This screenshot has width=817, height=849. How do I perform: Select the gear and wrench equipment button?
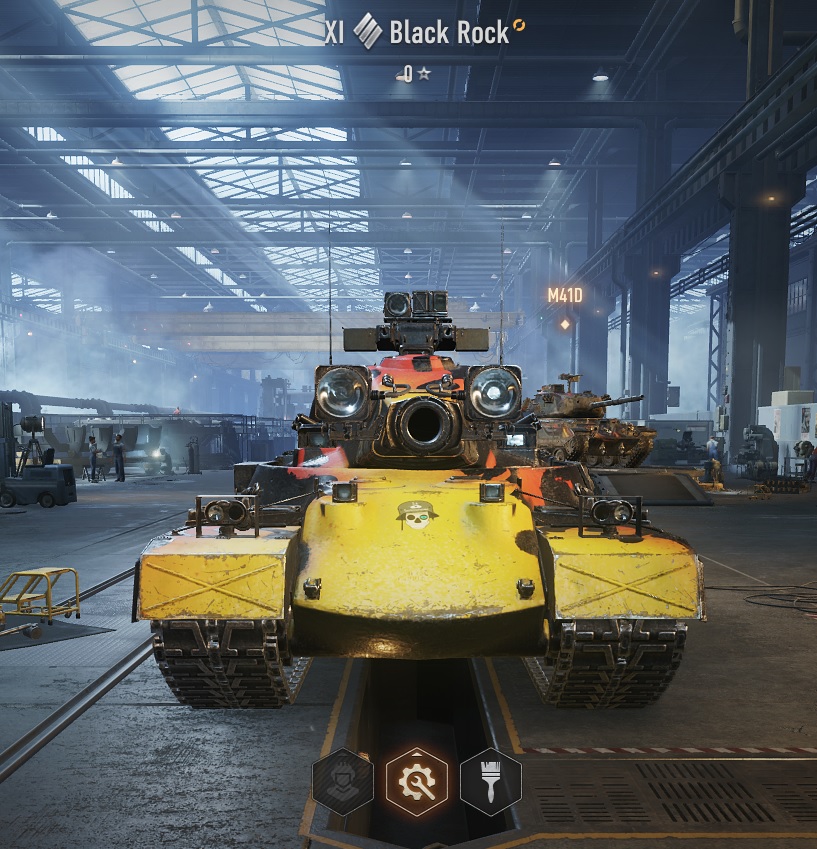click(x=417, y=782)
